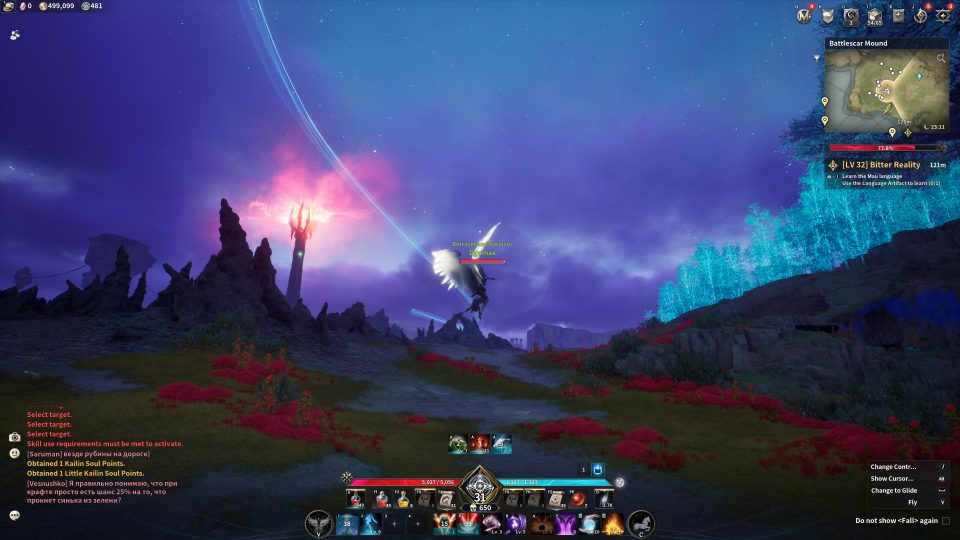Click the camera icon beside chat log
The width and height of the screenshot is (960, 540).
14,437
